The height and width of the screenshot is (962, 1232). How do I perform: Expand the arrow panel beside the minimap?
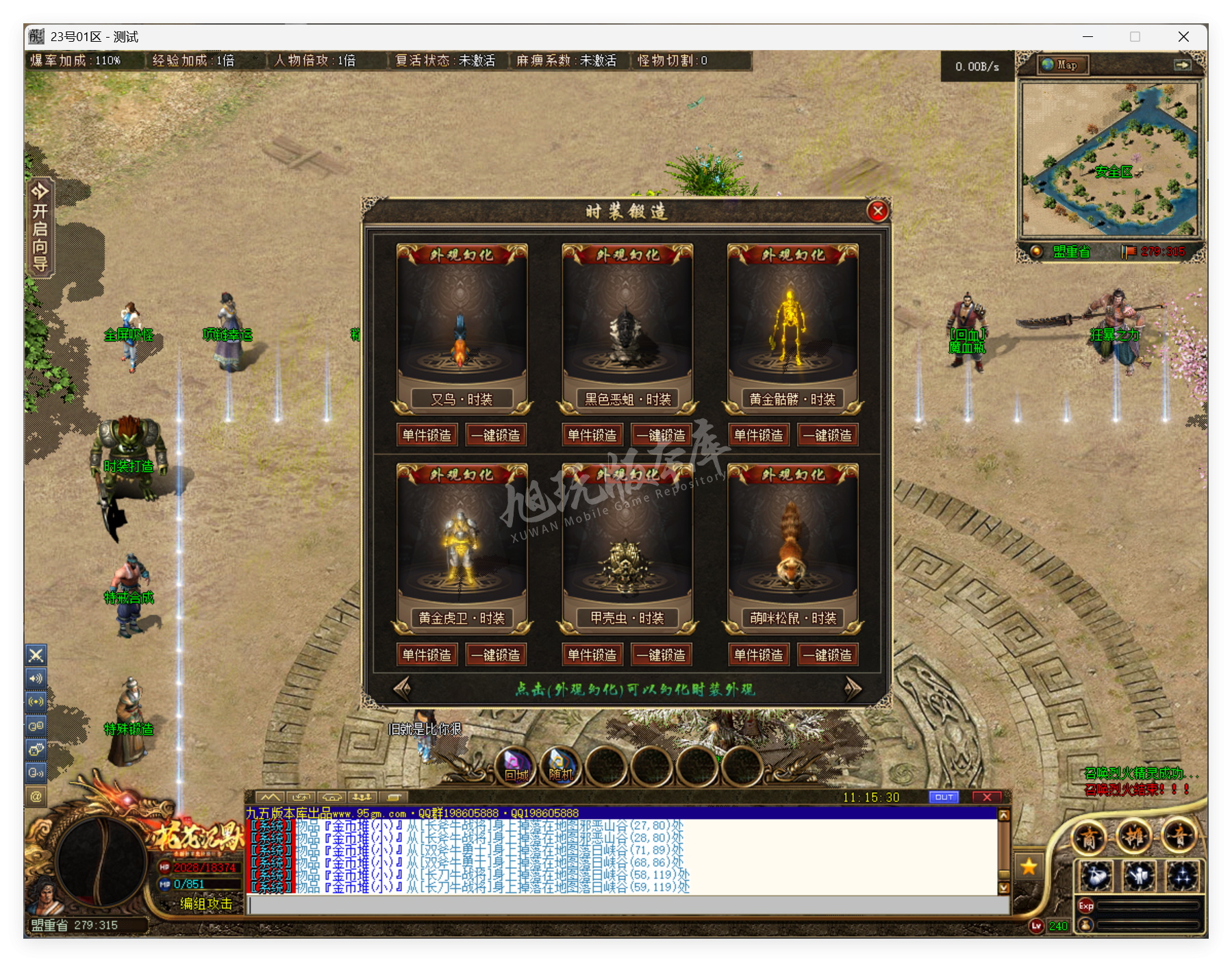click(1183, 65)
